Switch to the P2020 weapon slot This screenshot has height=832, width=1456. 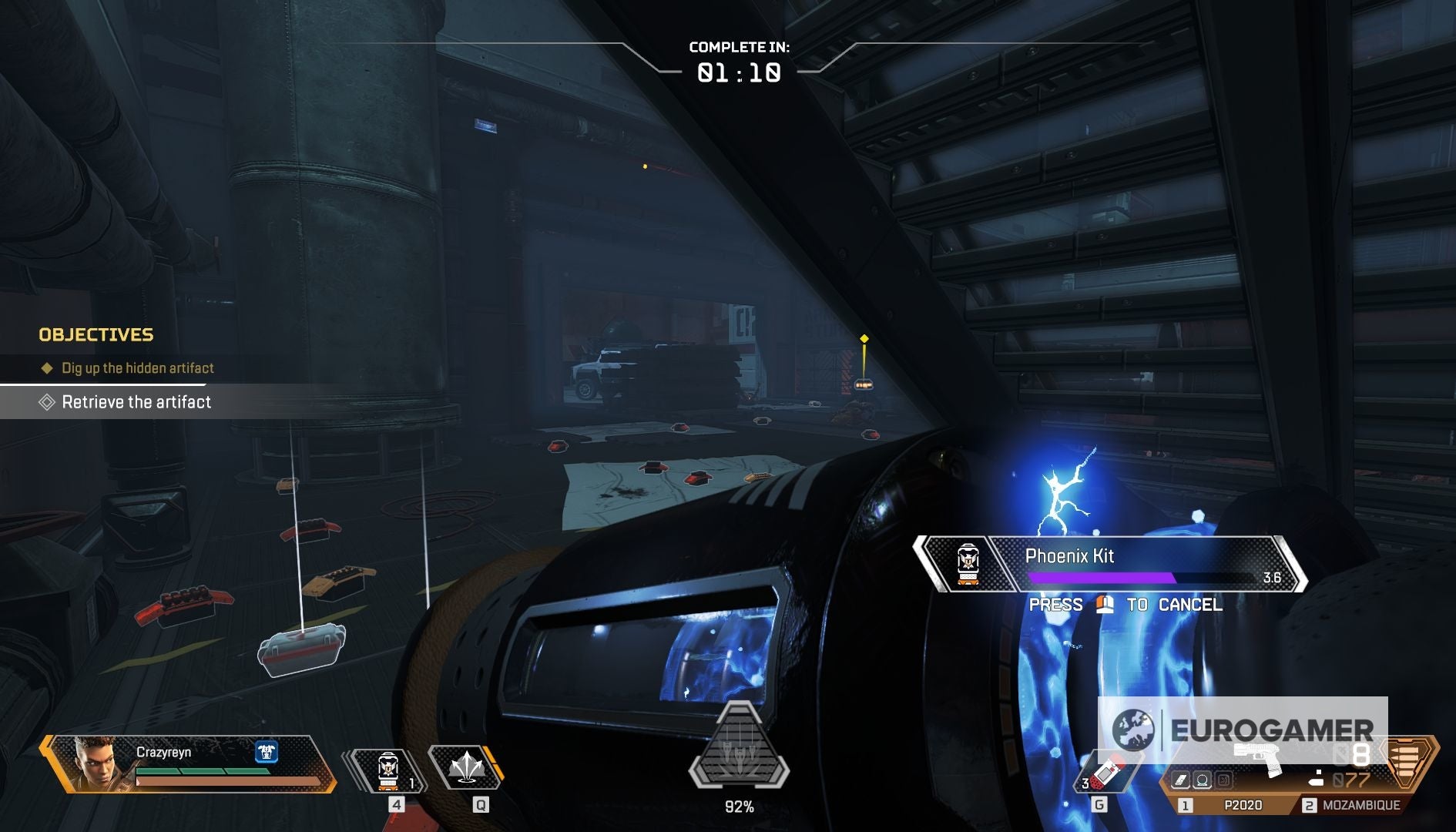[1233, 805]
